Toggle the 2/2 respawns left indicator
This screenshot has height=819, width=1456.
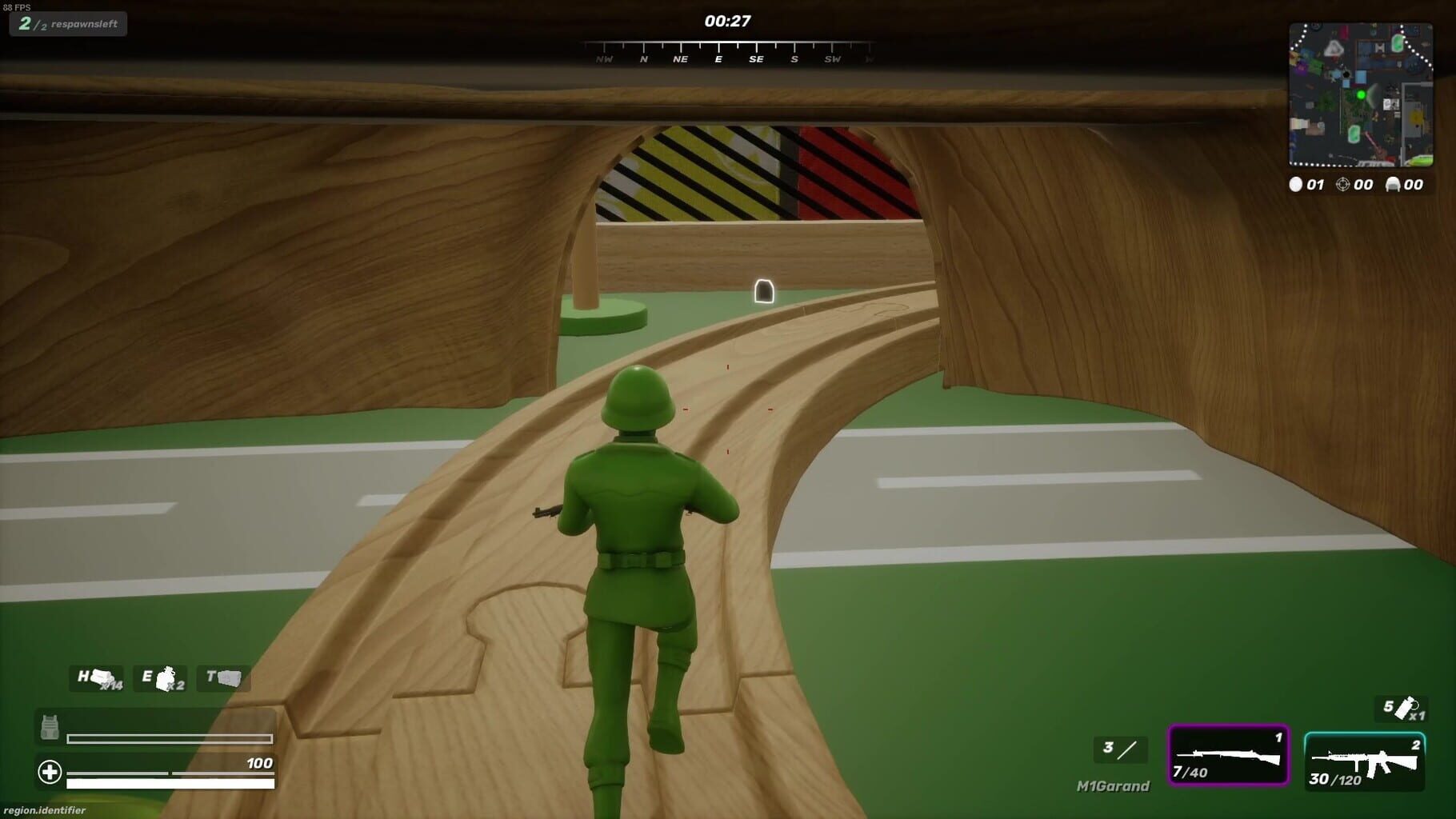68,23
